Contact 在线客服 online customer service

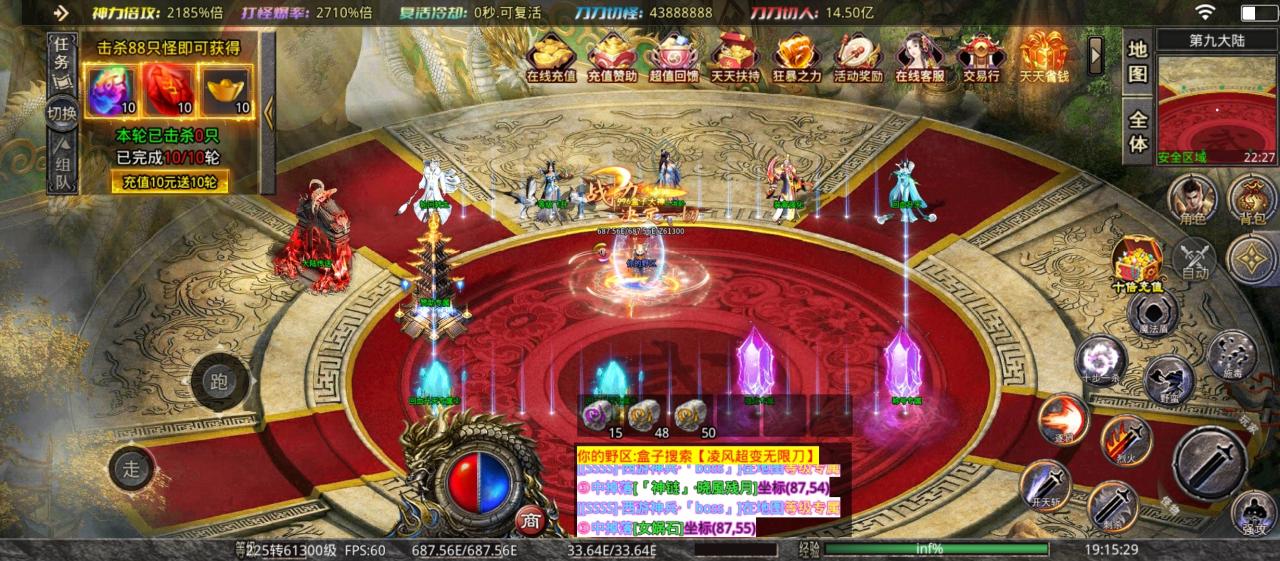point(919,56)
